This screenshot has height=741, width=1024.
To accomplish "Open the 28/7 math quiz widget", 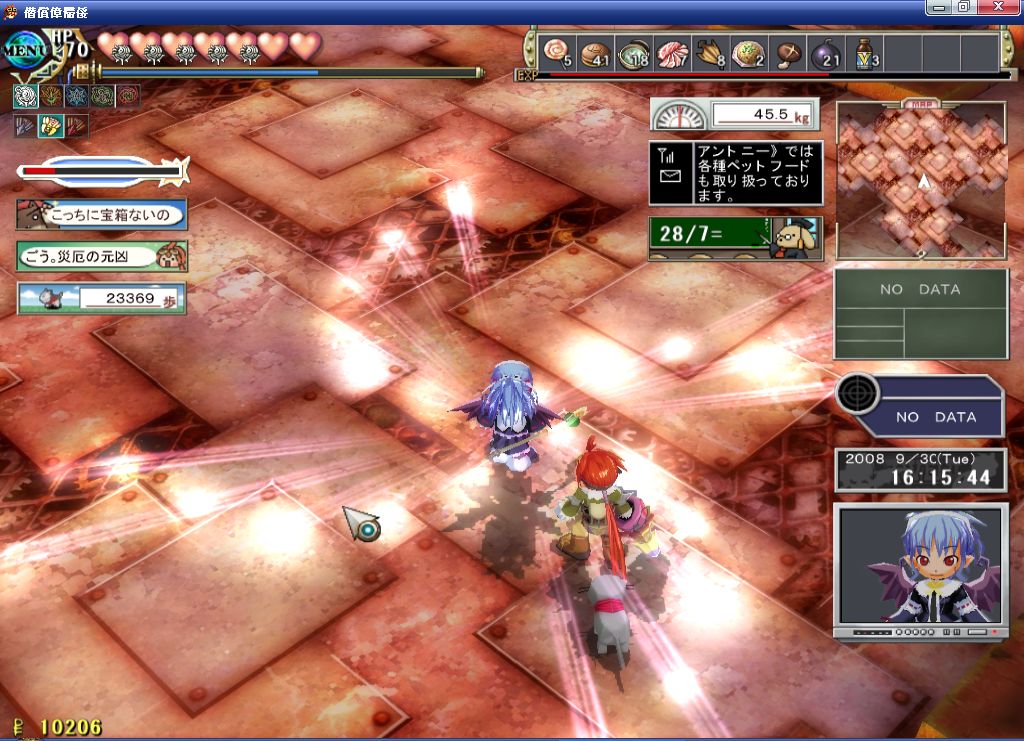I will (x=735, y=238).
